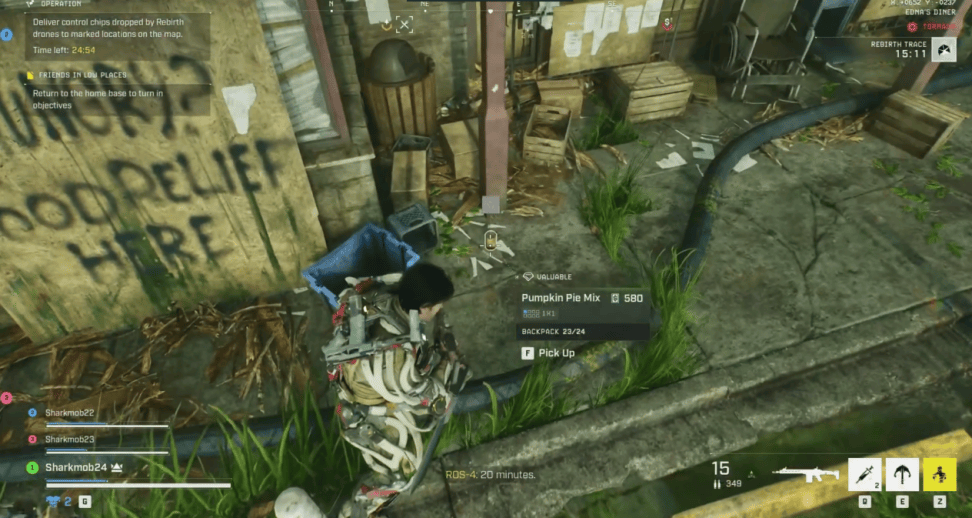This screenshot has height=518, width=972.
Task: Click the blue armor plate icon
Action: (x=52, y=500)
